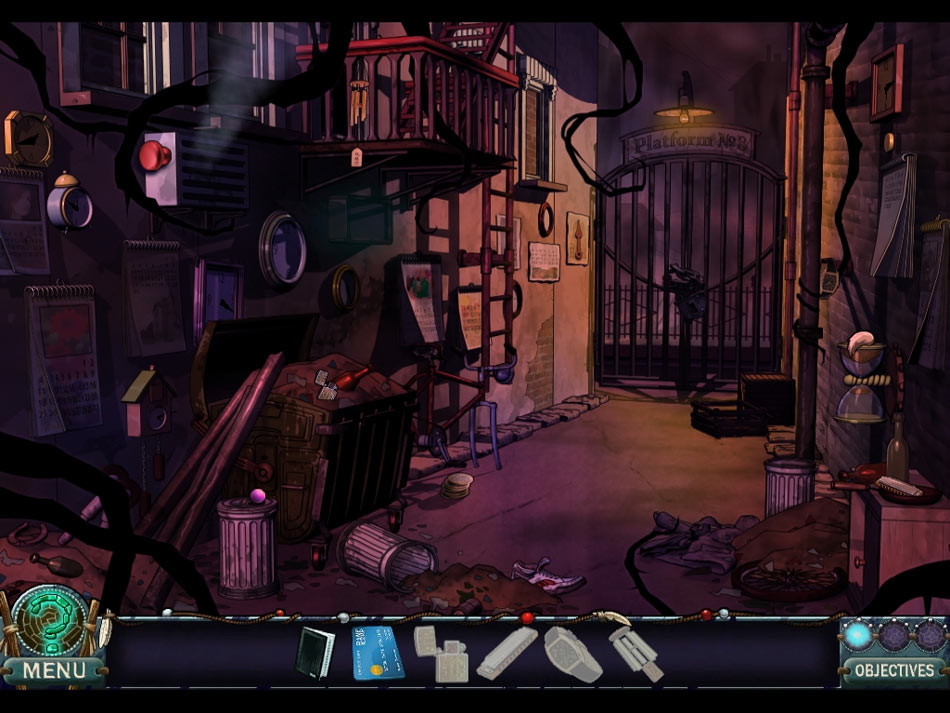This screenshot has width=950, height=713.
Task: Click the glowing blue objective orb
Action: 859,635
